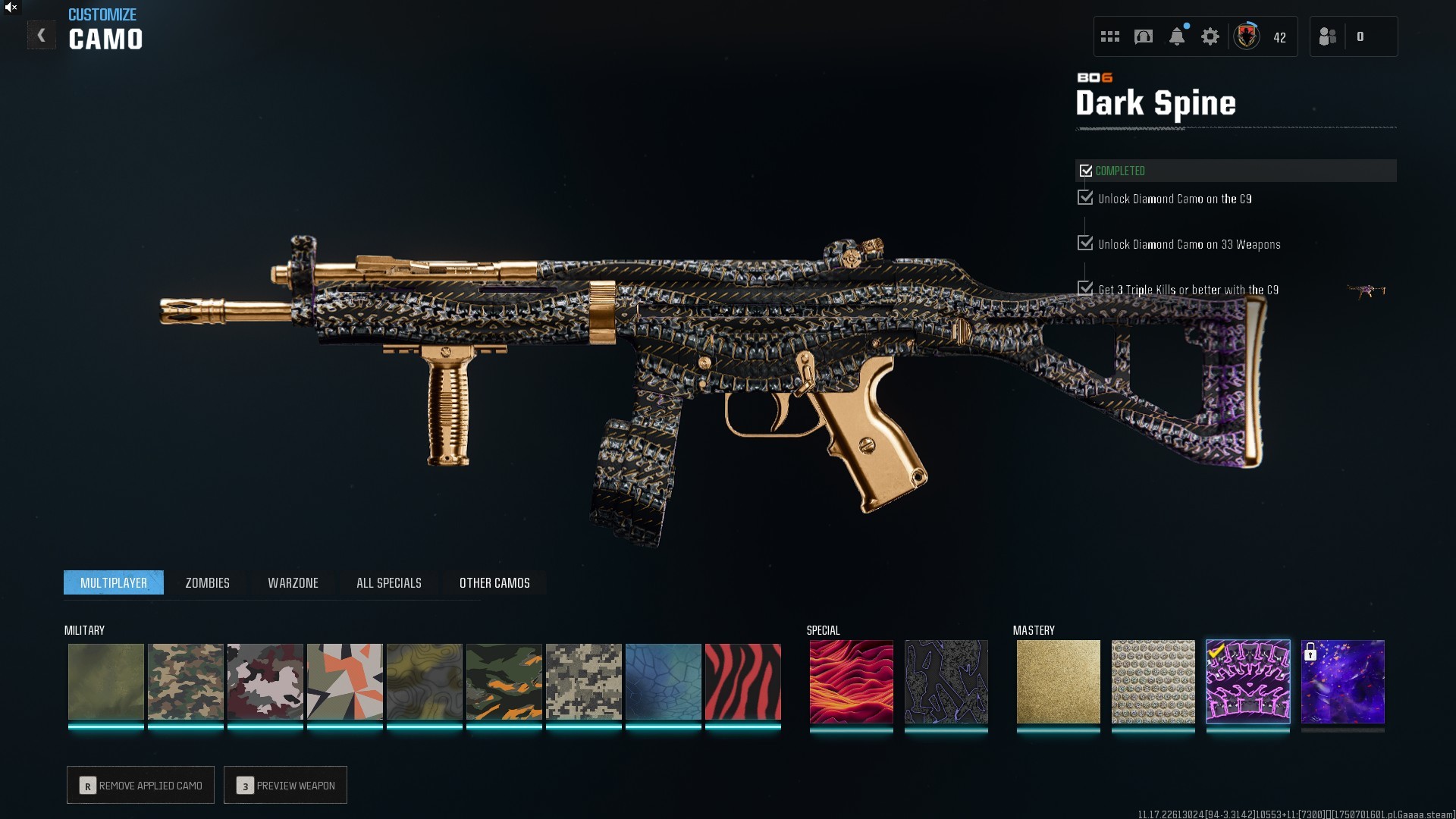Select the Other Camos tab
The width and height of the screenshot is (1456, 819).
(x=494, y=583)
